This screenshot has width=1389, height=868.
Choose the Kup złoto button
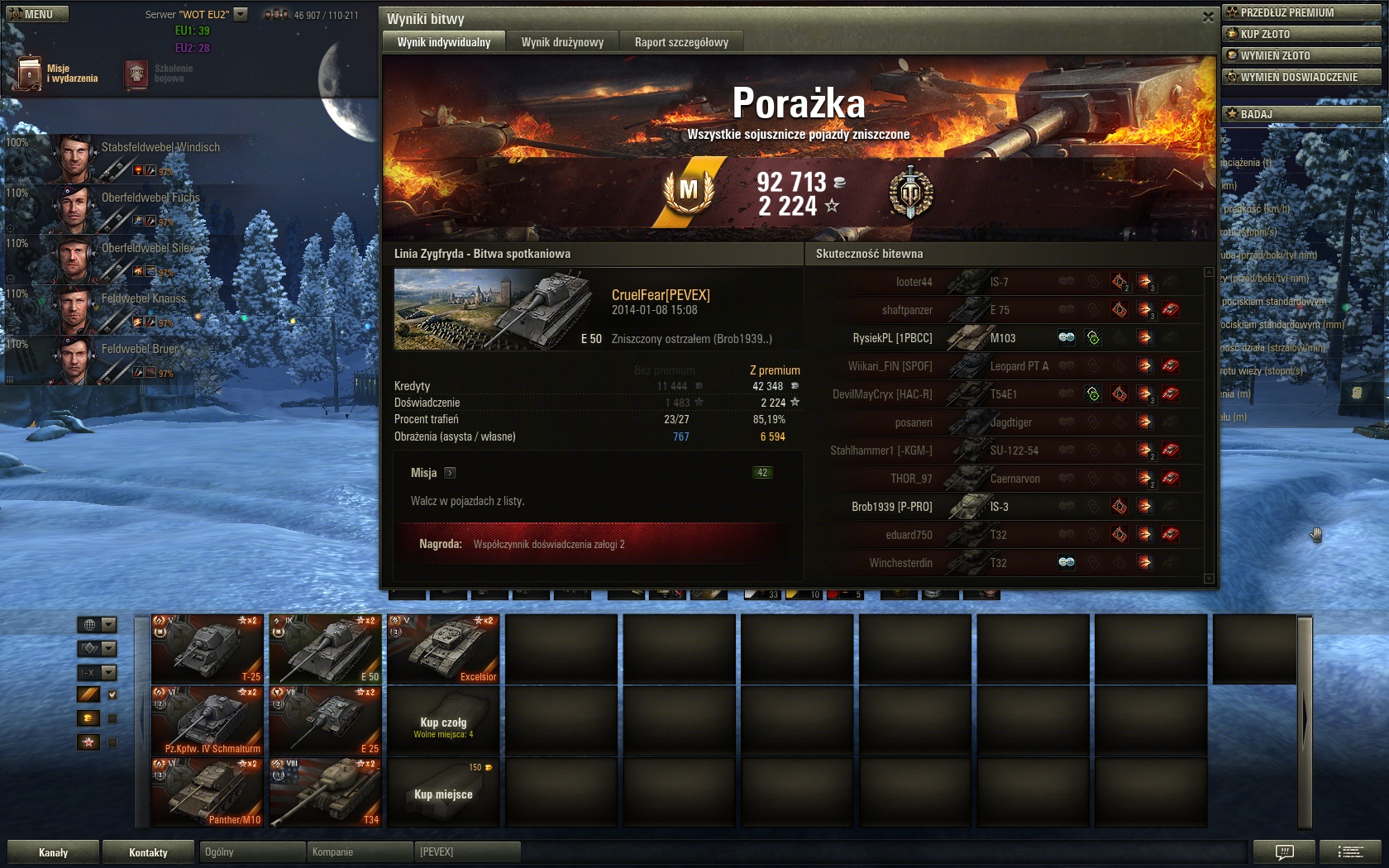coord(1301,34)
